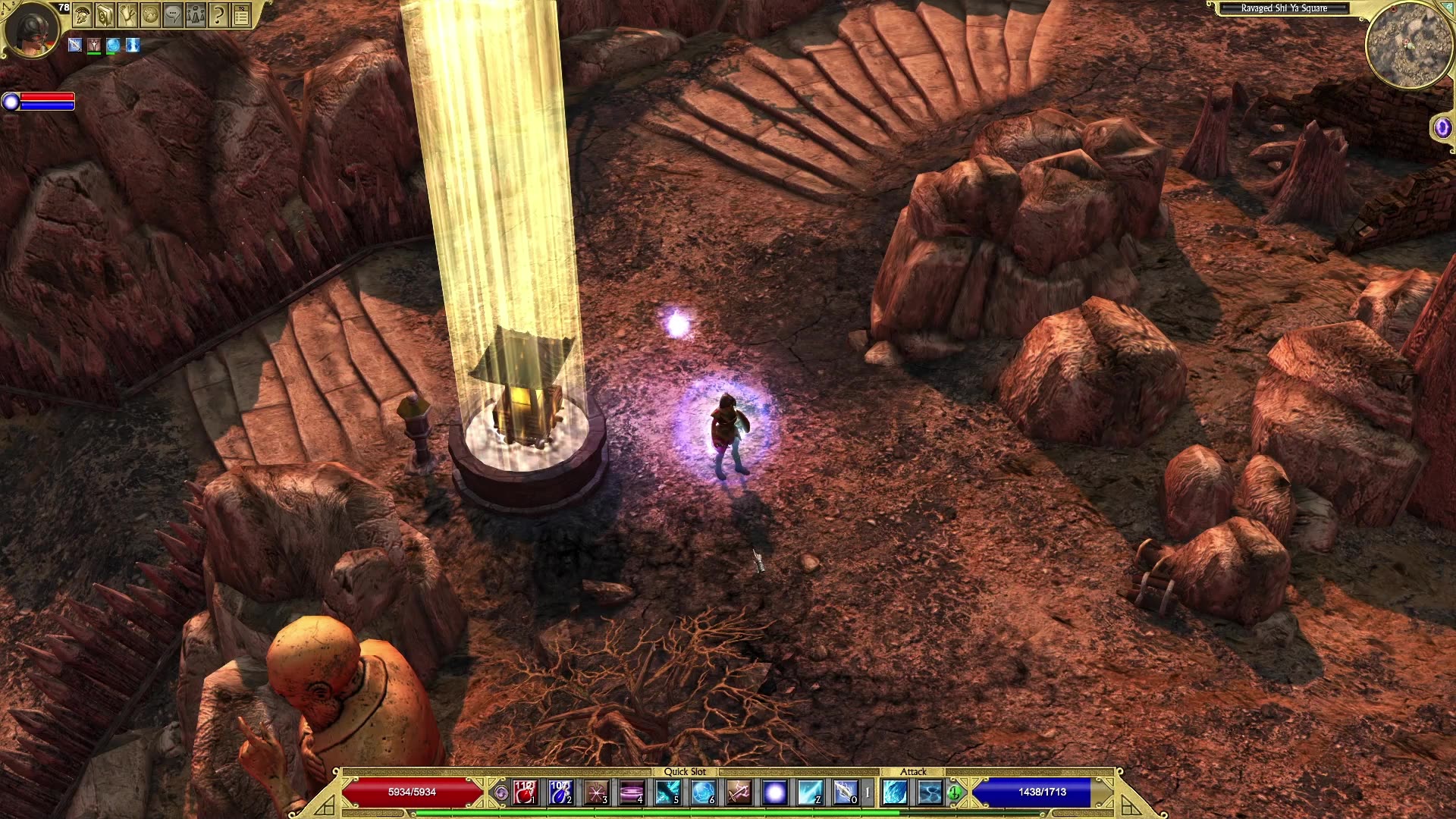Image resolution: width=1456 pixels, height=819 pixels.
Task: Open the quest log scroll icon
Action: pos(127,14)
